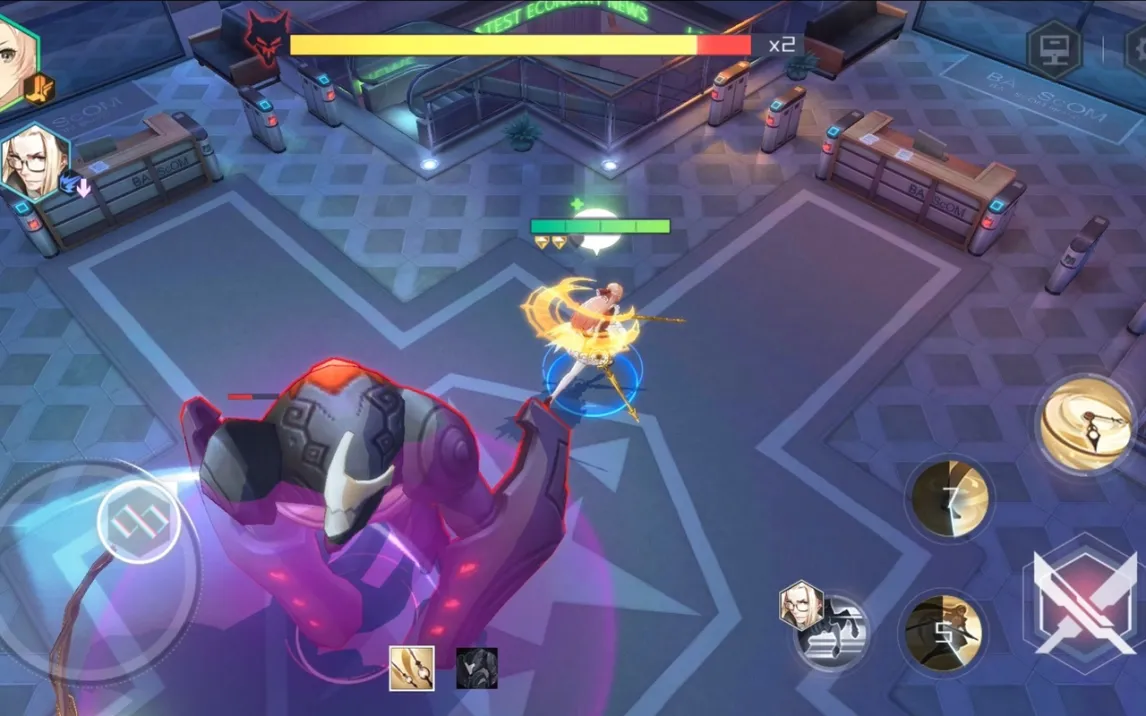
Task: Select the glasses-wearing teammate portrait
Action: click(x=36, y=162)
